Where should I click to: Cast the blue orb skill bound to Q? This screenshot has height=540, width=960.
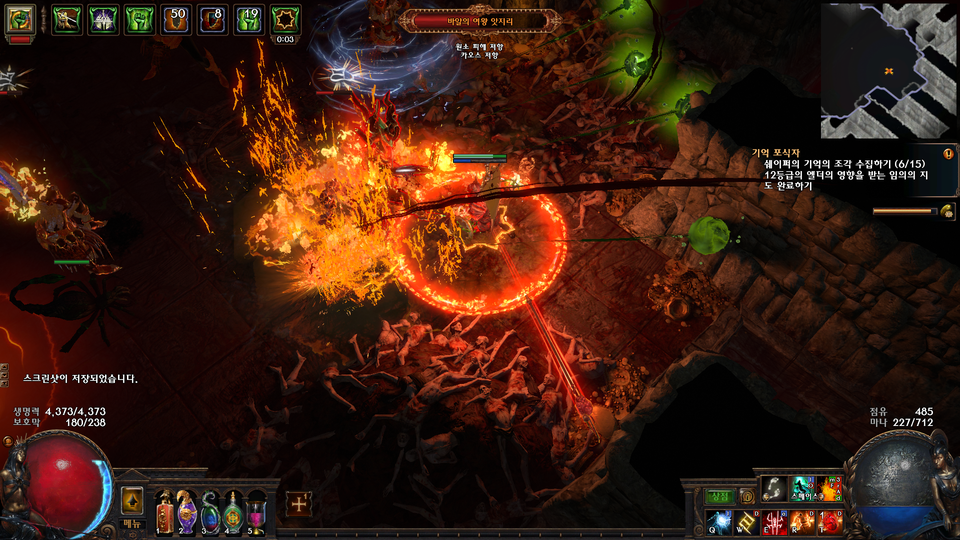tap(720, 521)
